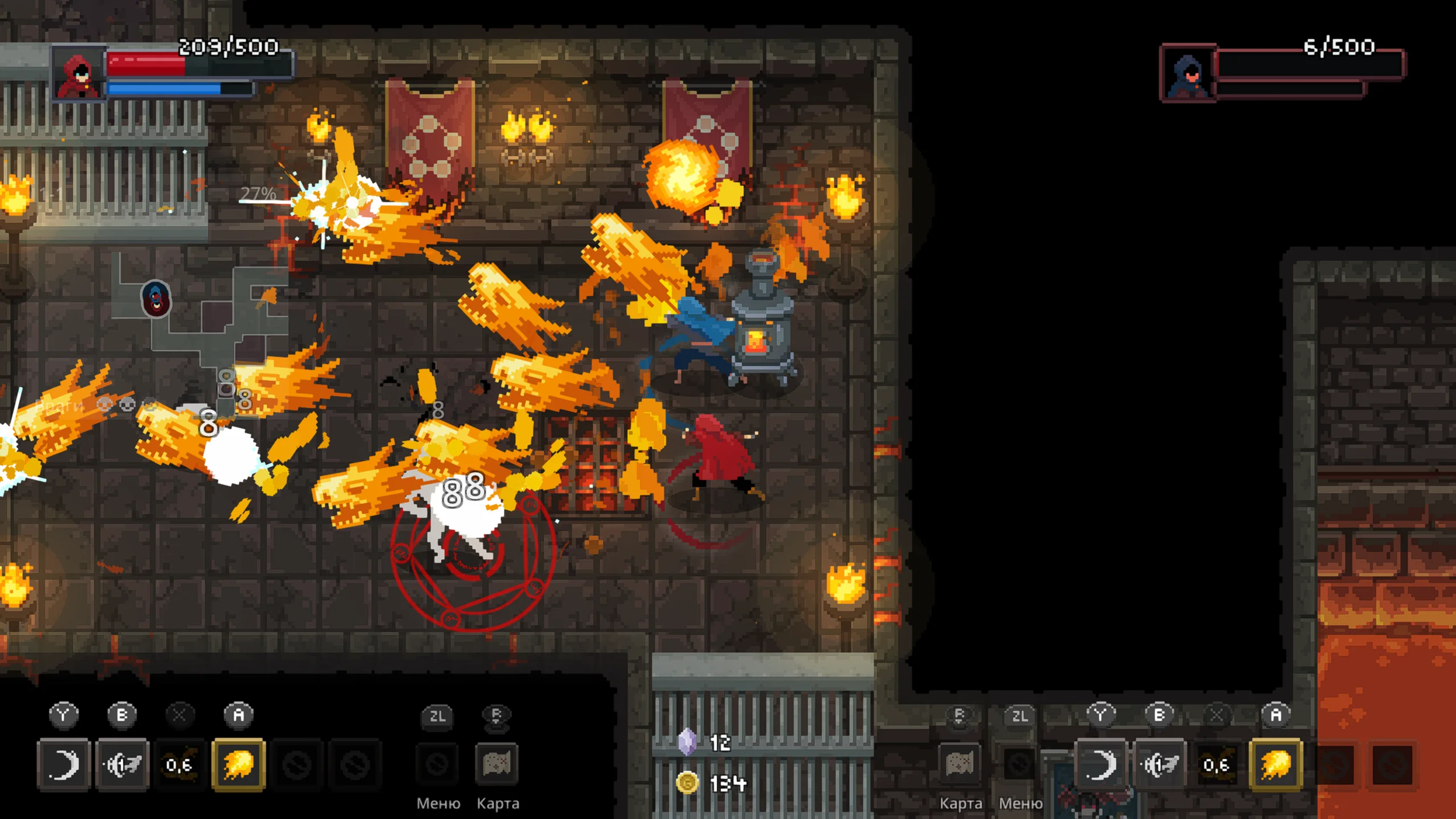The image size is (1456, 819).
Task: Click the purple chaos gem icon
Action: tap(687, 742)
